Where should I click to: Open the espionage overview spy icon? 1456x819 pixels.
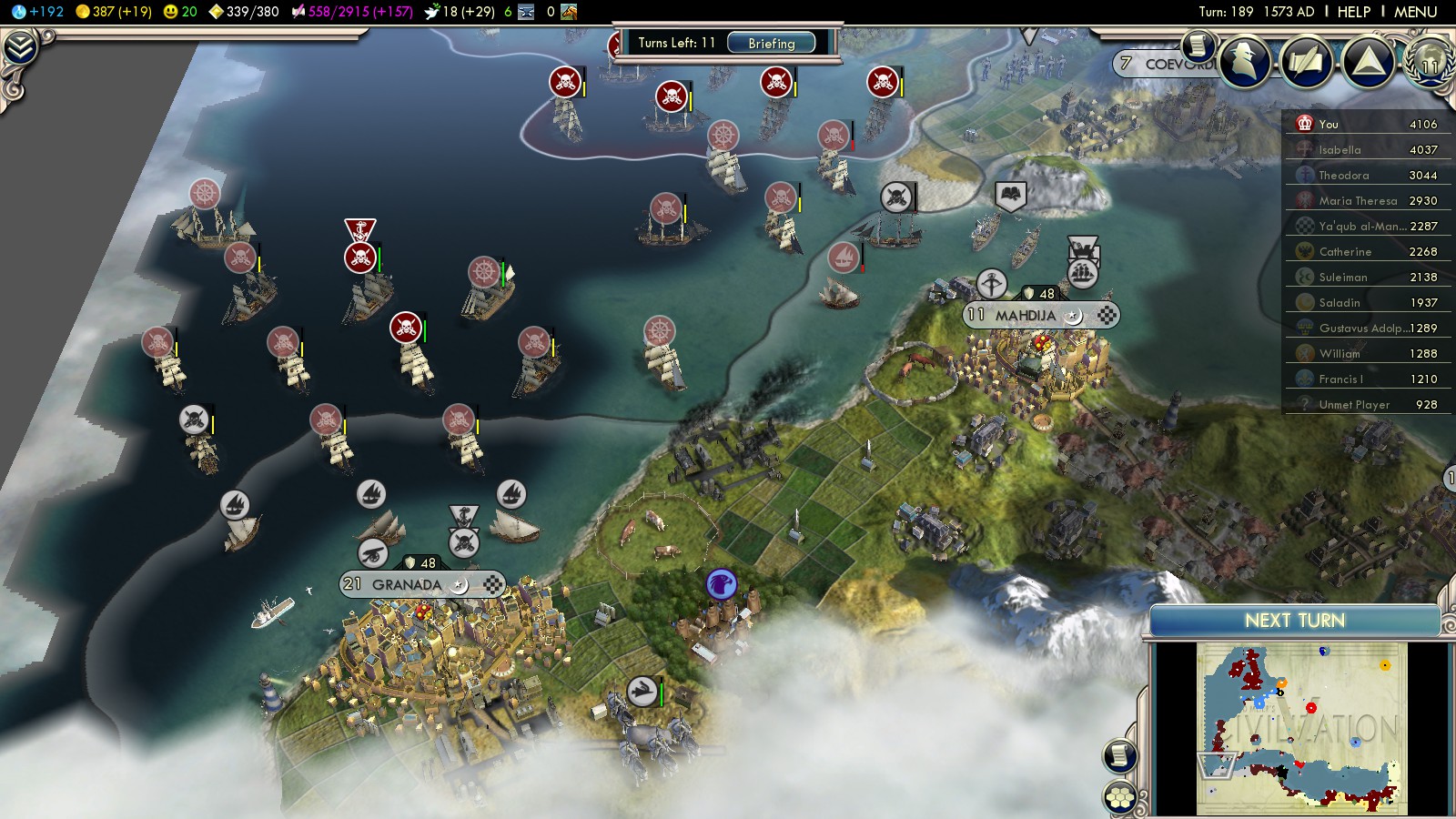coord(1245,62)
